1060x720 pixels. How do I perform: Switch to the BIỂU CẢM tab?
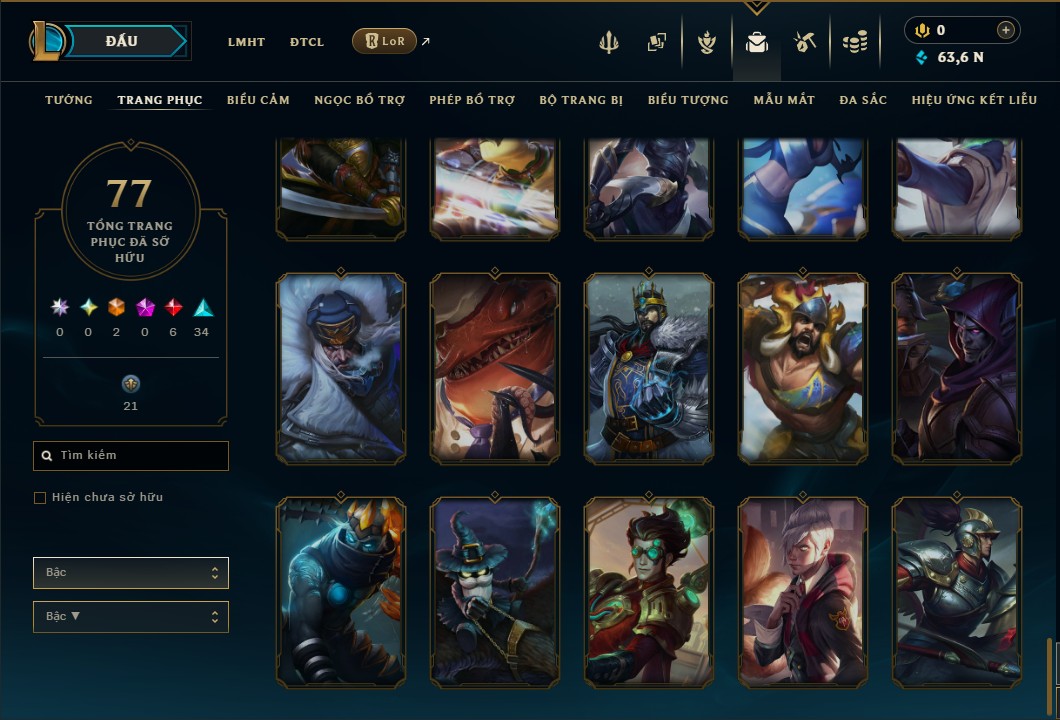(x=258, y=100)
